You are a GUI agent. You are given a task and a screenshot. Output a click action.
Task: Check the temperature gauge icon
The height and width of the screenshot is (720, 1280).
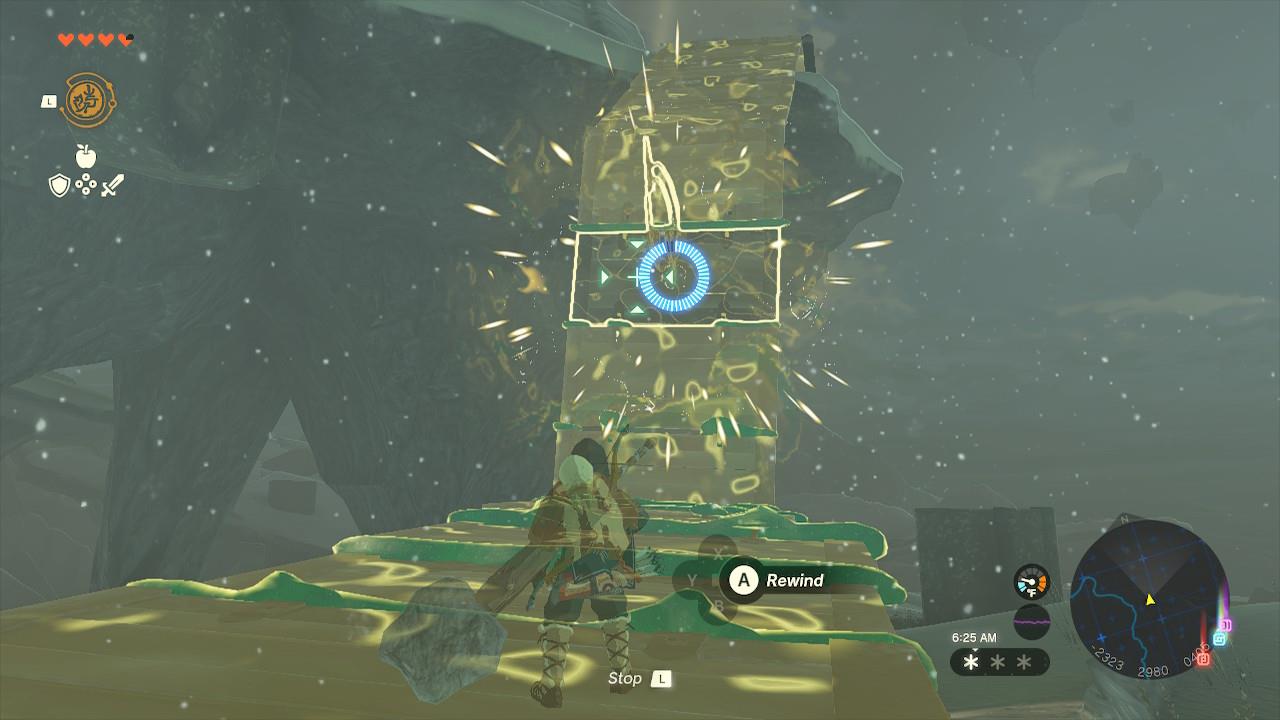1031,582
